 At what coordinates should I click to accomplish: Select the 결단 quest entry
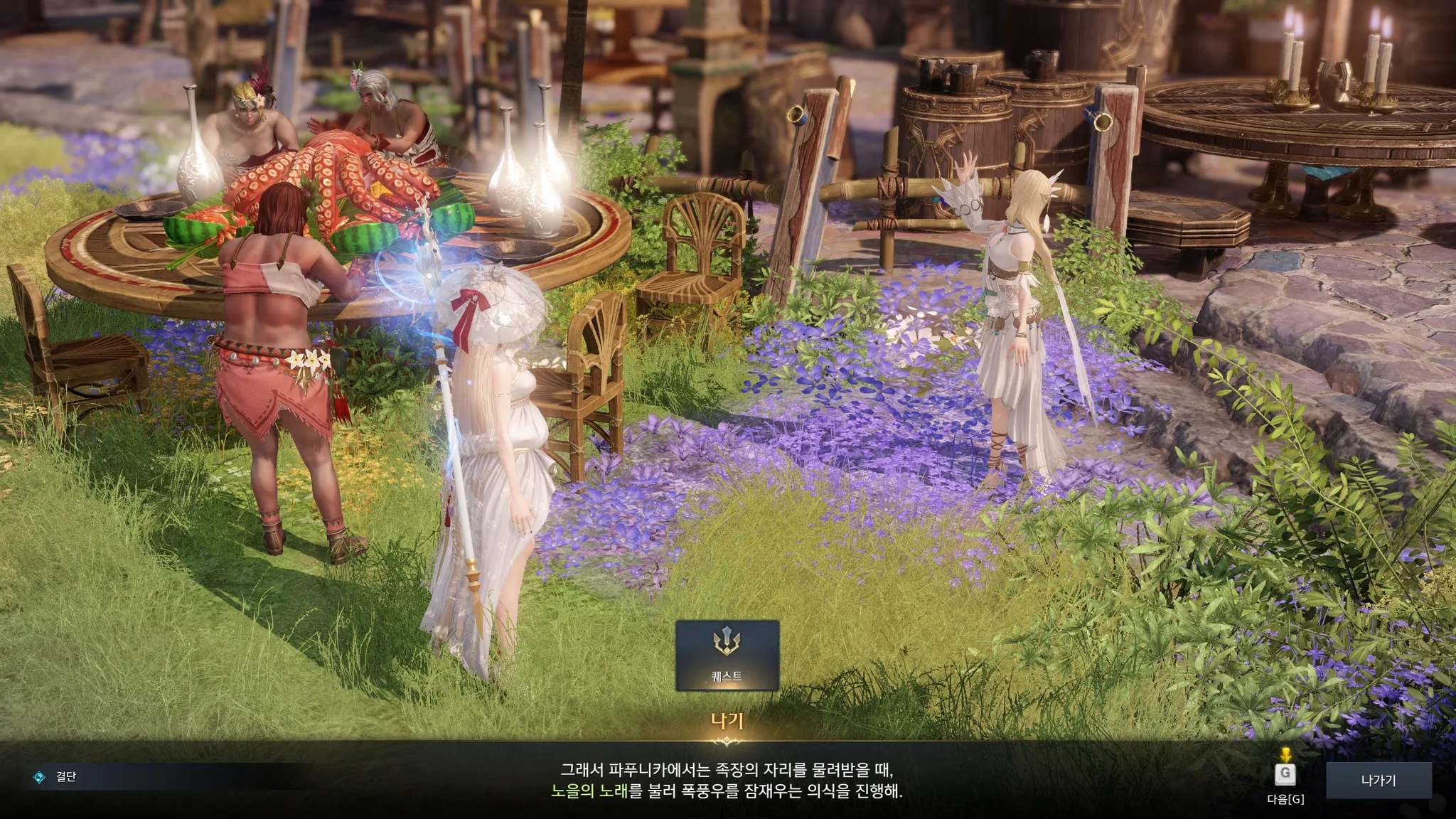coord(66,777)
